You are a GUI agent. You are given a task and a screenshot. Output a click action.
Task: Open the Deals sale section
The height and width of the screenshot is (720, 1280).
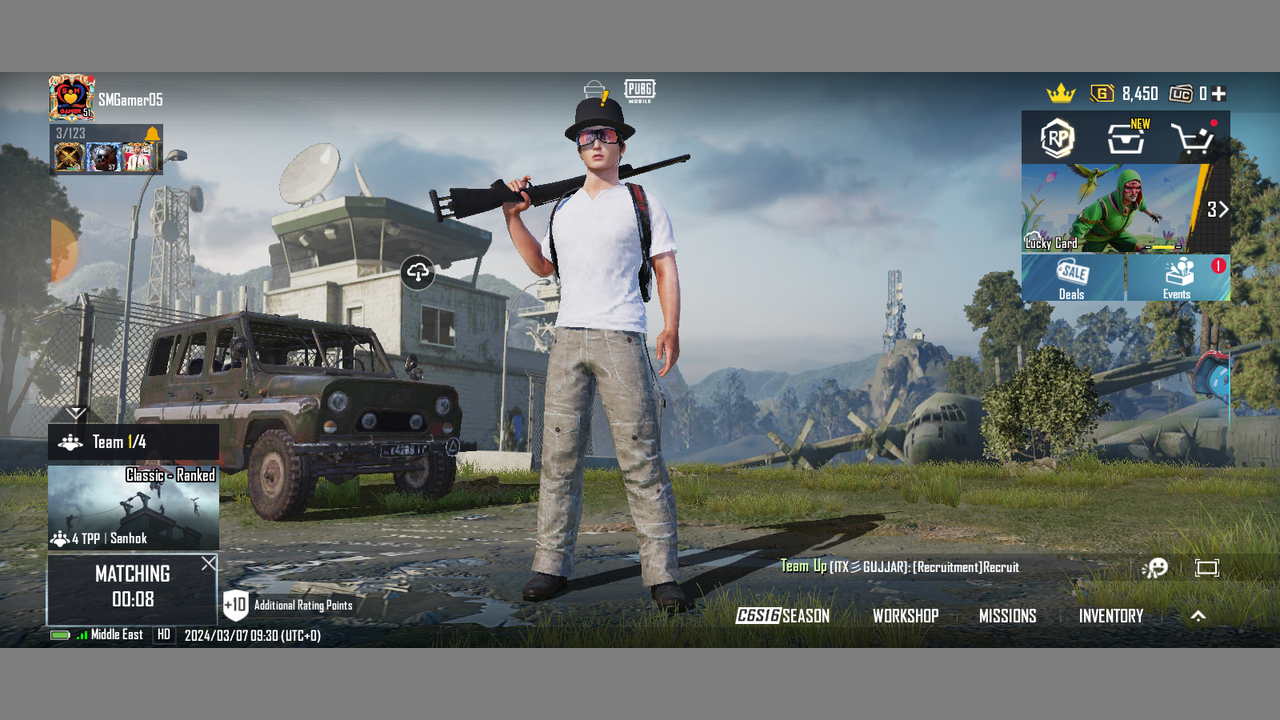pyautogui.click(x=1072, y=278)
